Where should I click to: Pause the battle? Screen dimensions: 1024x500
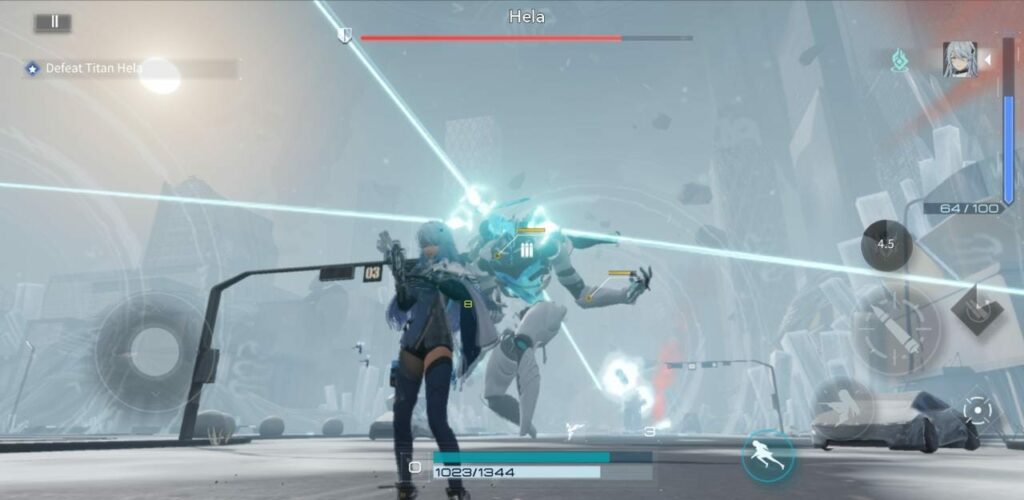tap(53, 22)
